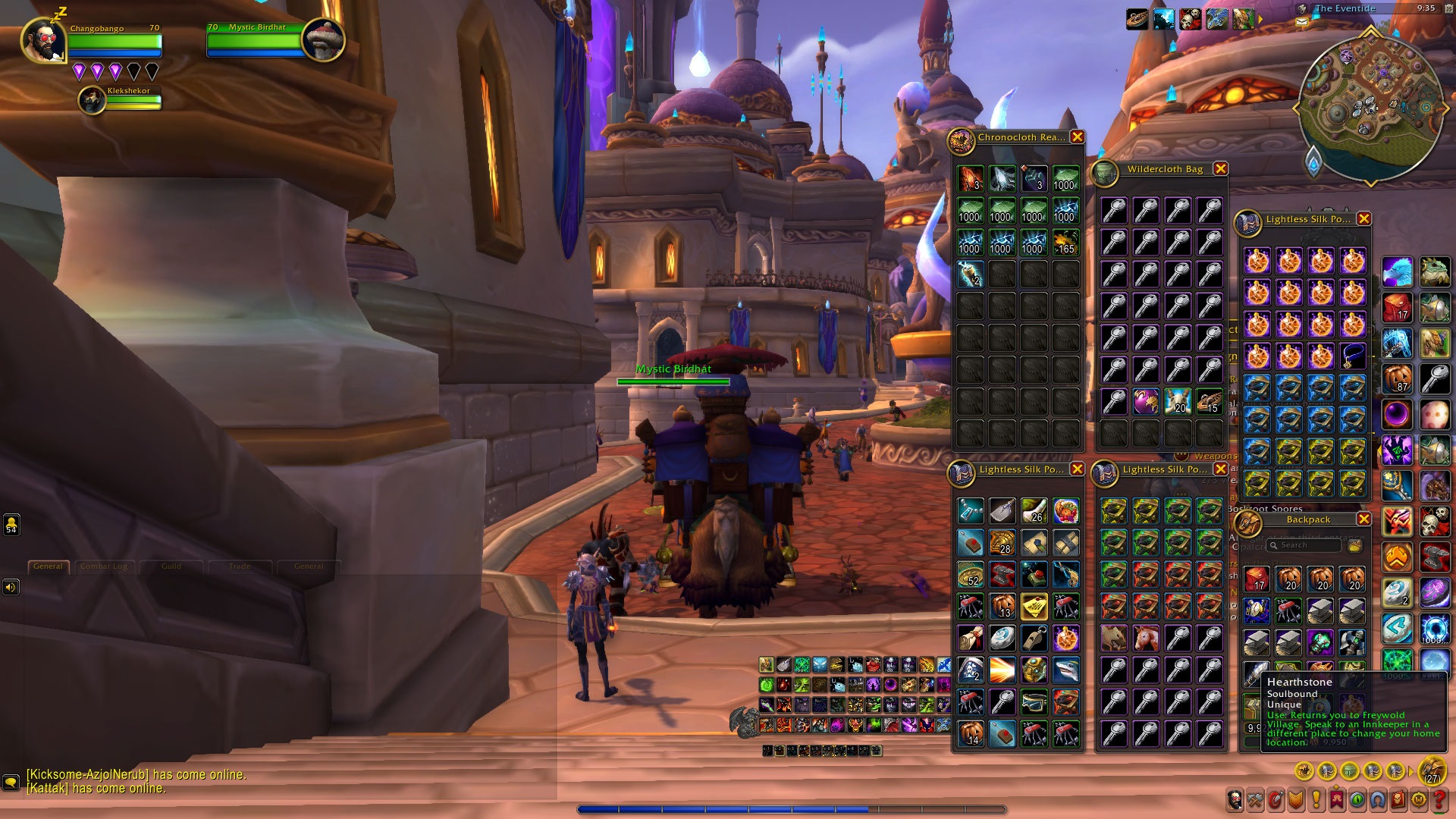Click the chat speaker voice button

(11, 587)
